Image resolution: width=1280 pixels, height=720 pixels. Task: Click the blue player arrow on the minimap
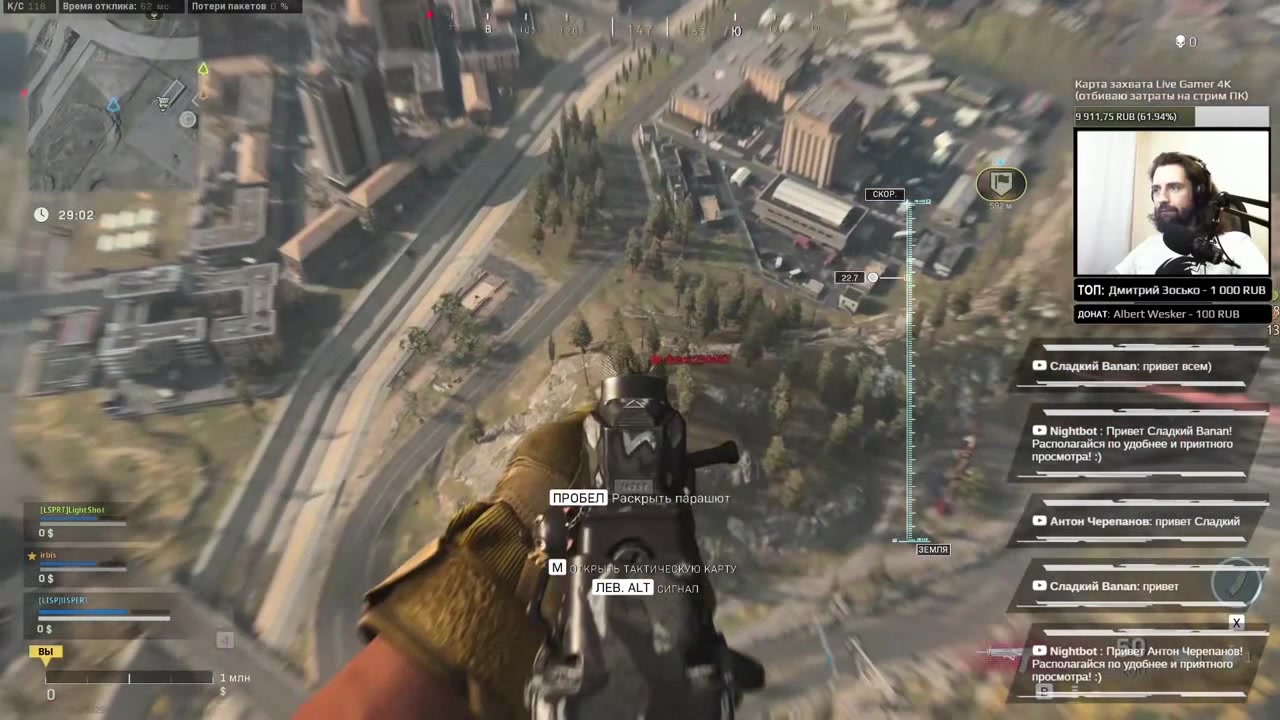tap(113, 105)
